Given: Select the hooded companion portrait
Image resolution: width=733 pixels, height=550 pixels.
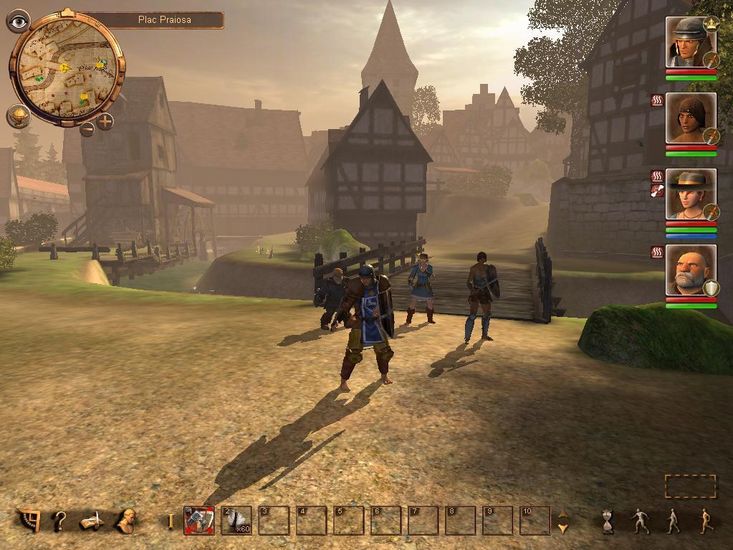Looking at the screenshot, I should (690, 118).
